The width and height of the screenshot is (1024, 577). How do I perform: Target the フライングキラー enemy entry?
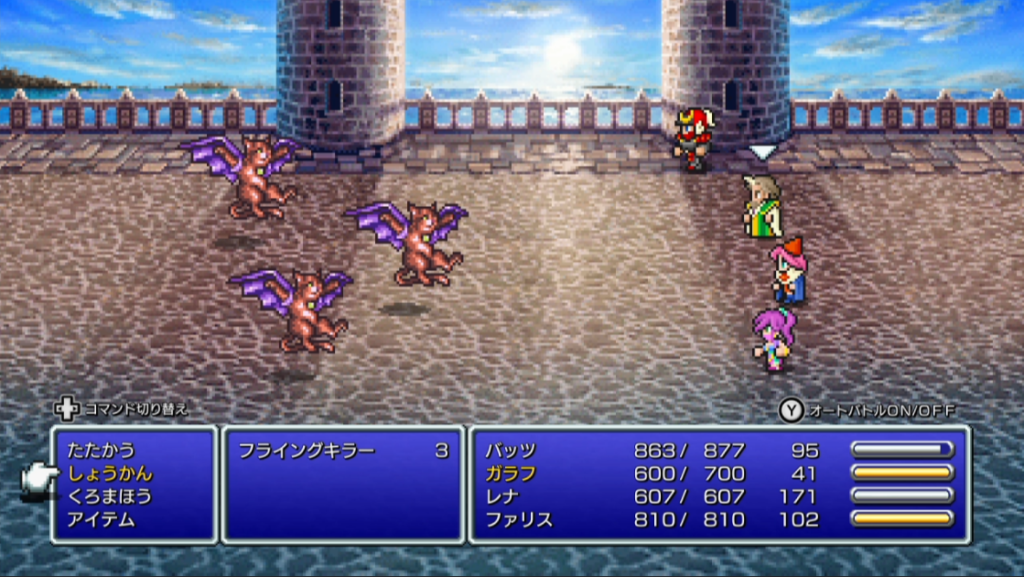click(x=306, y=451)
